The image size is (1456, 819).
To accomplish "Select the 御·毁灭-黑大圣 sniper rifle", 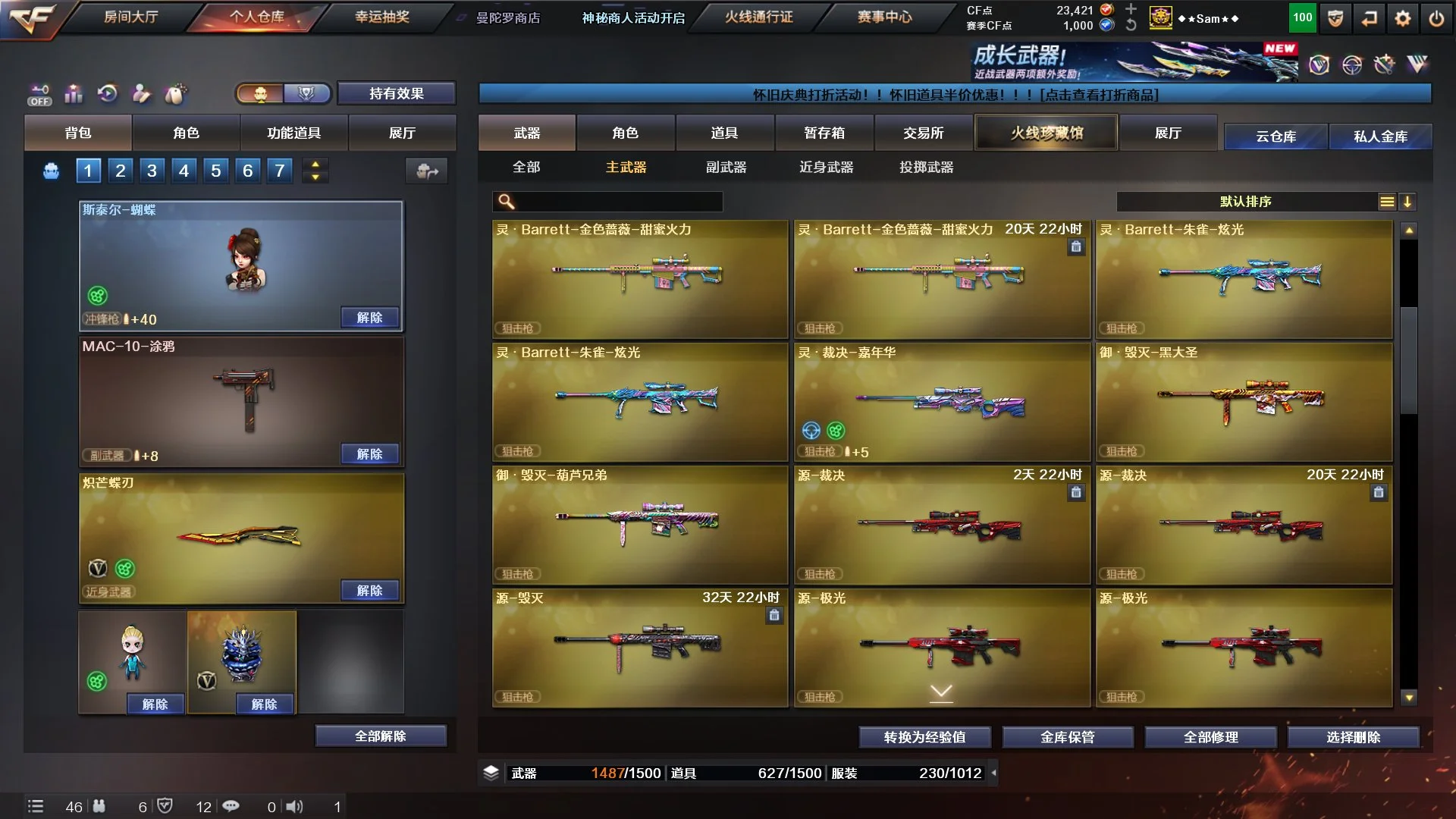I will (x=1244, y=402).
